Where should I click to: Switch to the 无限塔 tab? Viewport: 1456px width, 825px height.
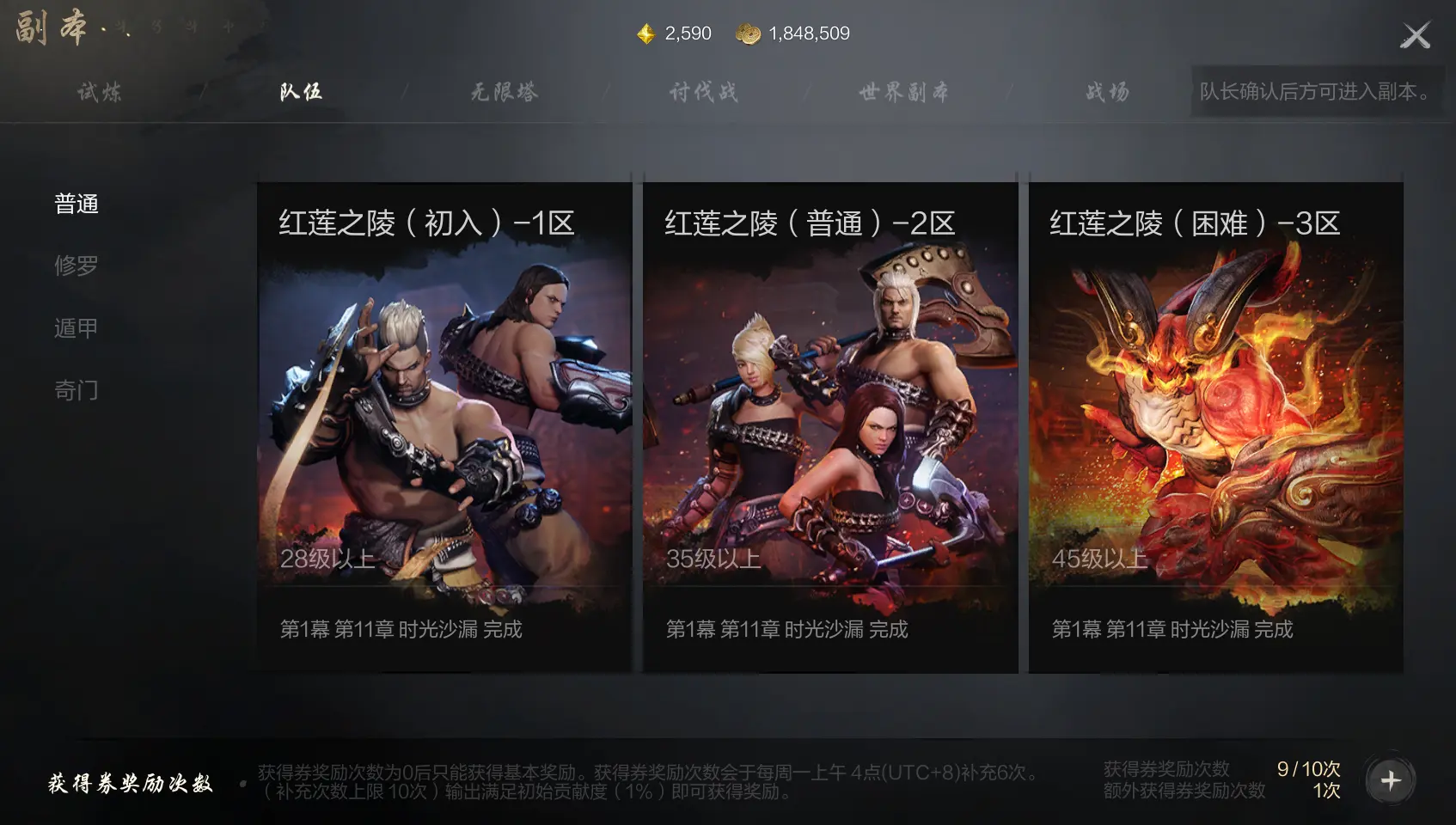point(503,91)
